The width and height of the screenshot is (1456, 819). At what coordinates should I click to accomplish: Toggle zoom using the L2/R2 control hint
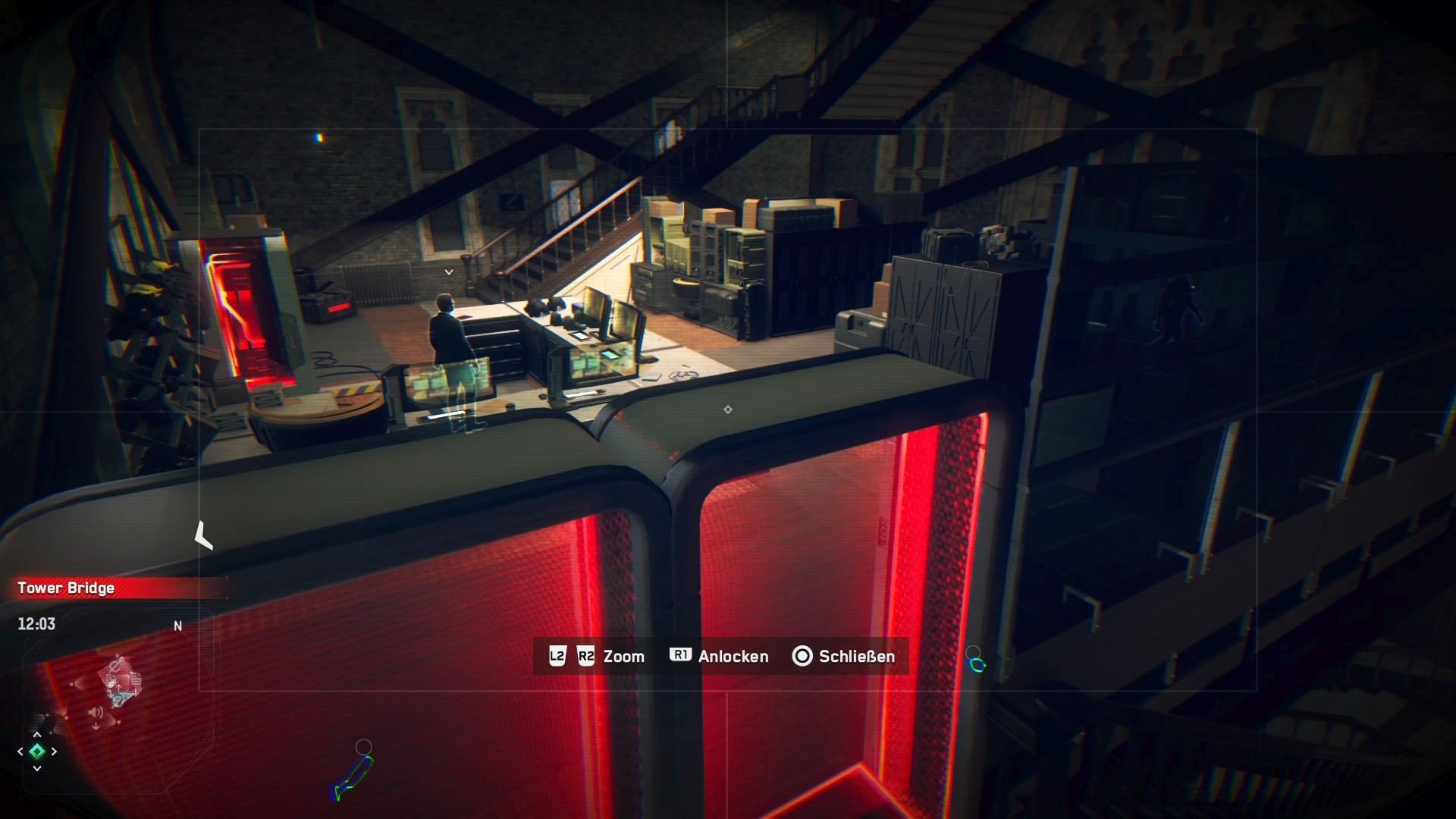[623, 657]
